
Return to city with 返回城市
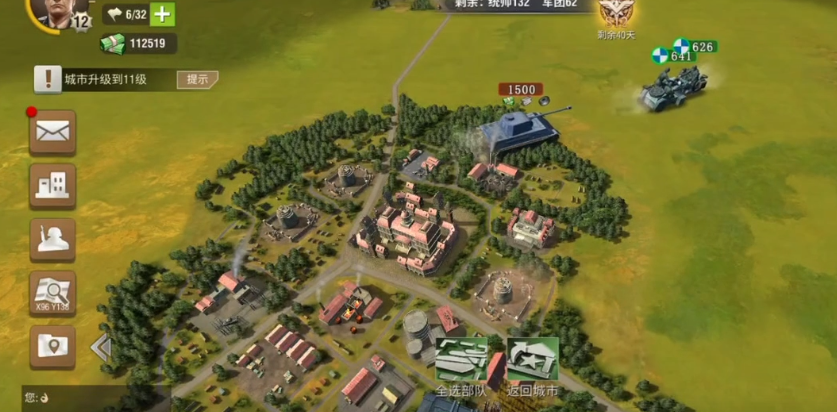(x=532, y=361)
